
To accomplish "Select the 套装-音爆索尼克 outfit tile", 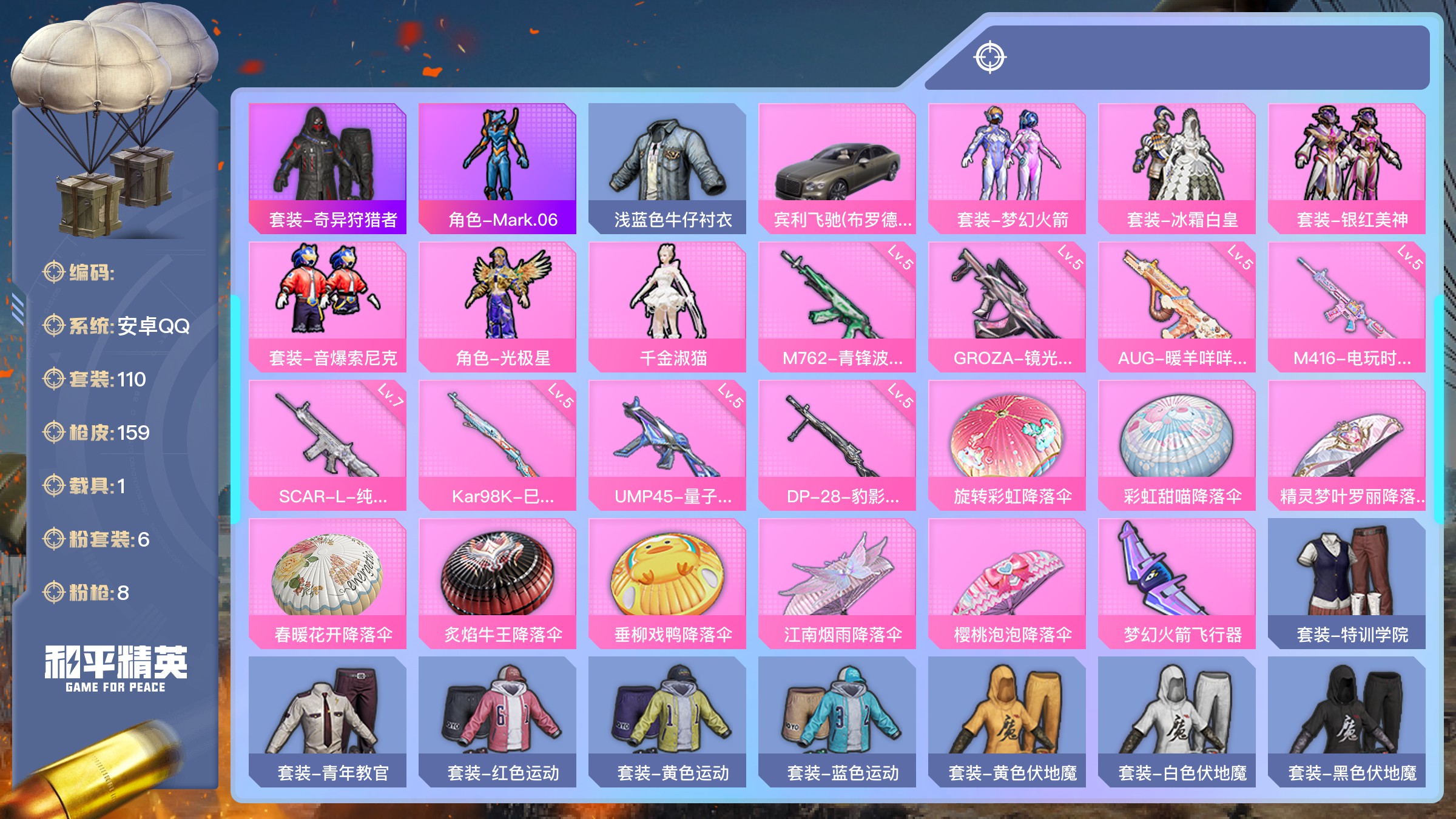I will coord(328,306).
